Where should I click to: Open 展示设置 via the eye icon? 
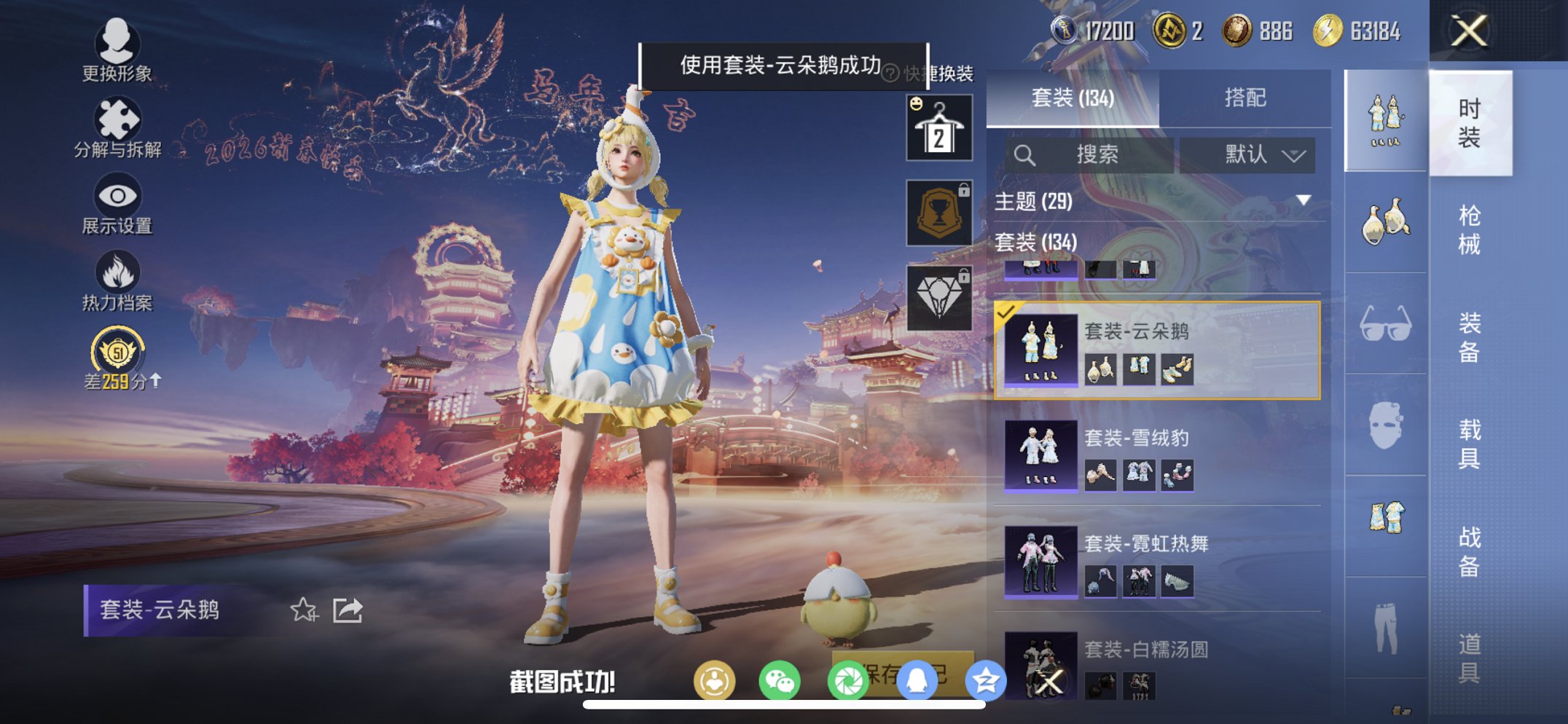[119, 194]
